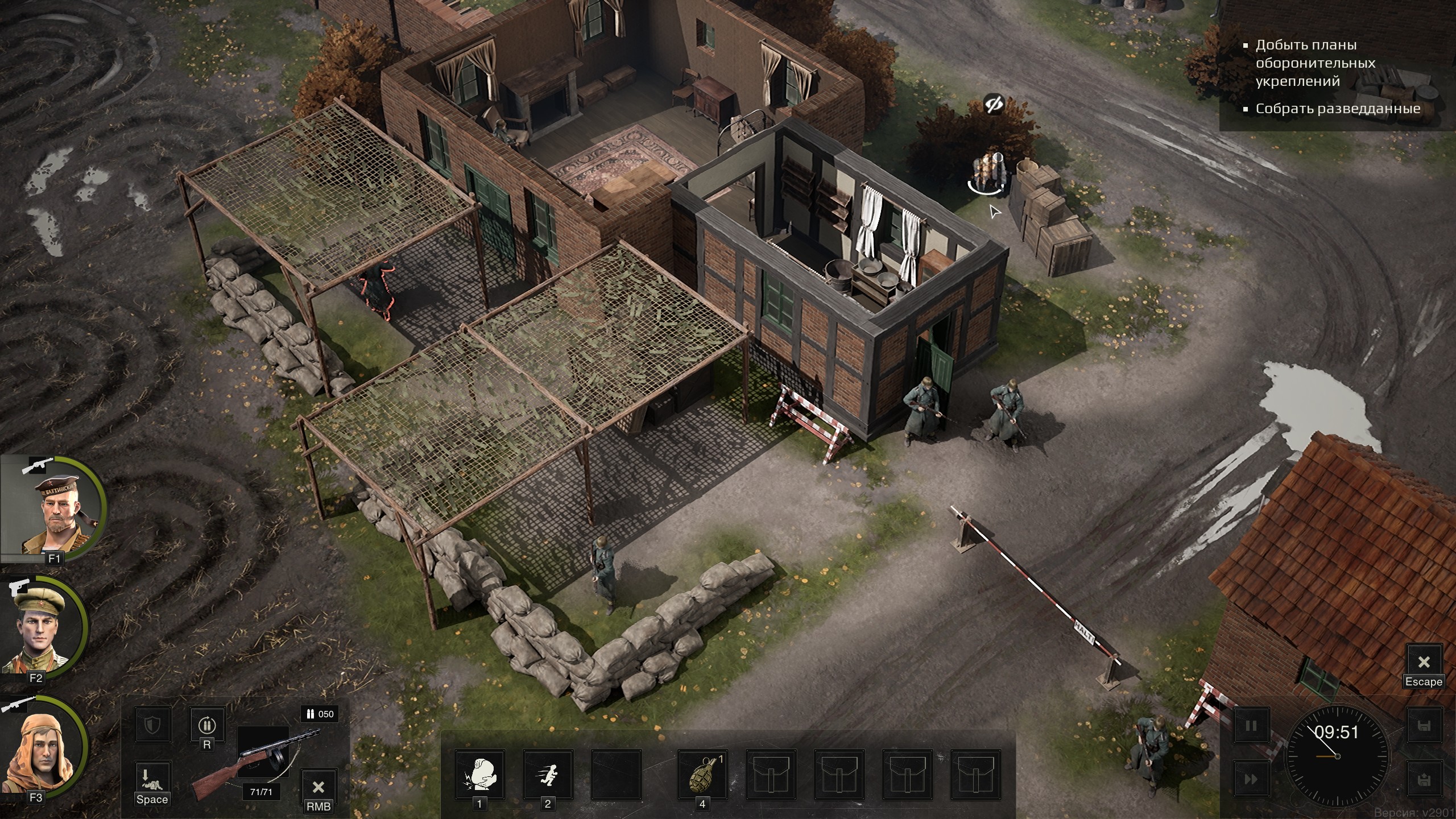Image resolution: width=1456 pixels, height=819 pixels.
Task: Activate the melee punch ability
Action: tap(479, 775)
